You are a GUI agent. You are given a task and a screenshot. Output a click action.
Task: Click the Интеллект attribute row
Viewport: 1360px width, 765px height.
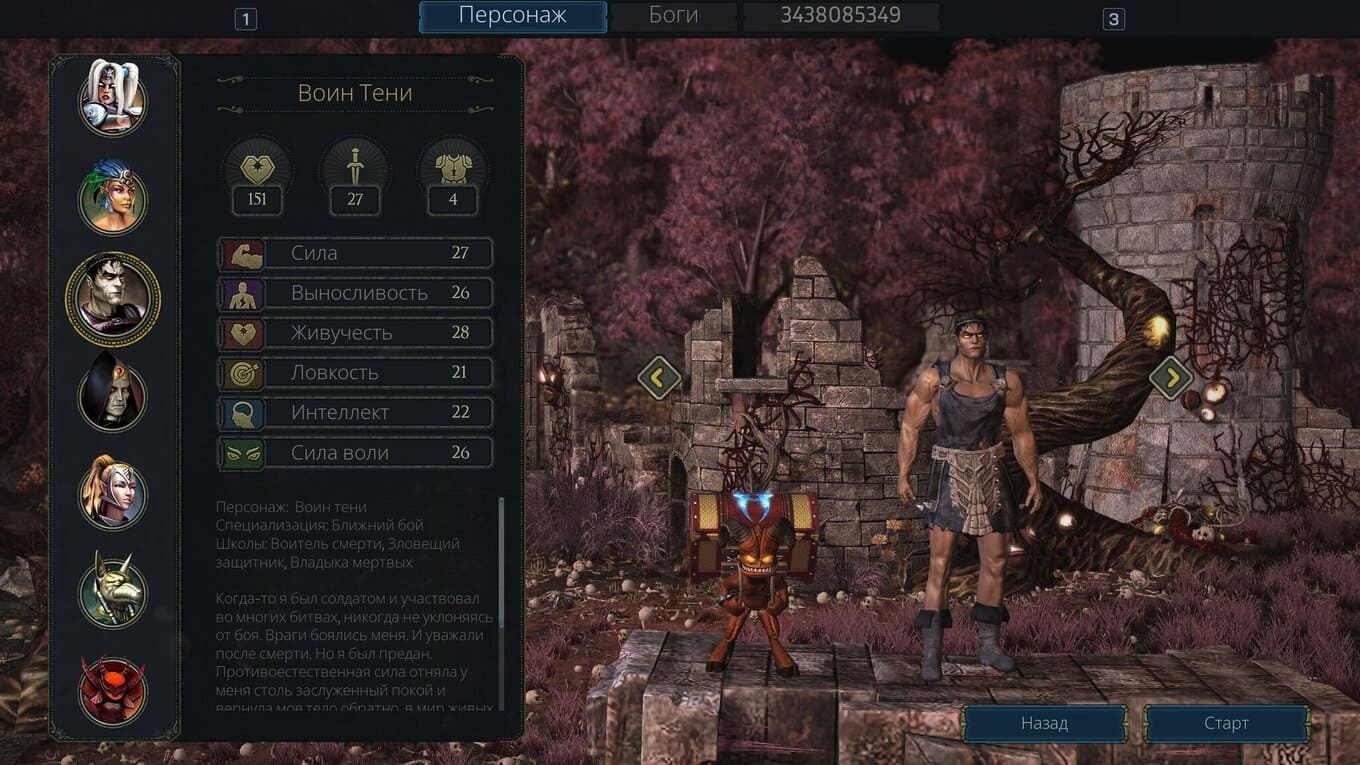pyautogui.click(x=356, y=413)
